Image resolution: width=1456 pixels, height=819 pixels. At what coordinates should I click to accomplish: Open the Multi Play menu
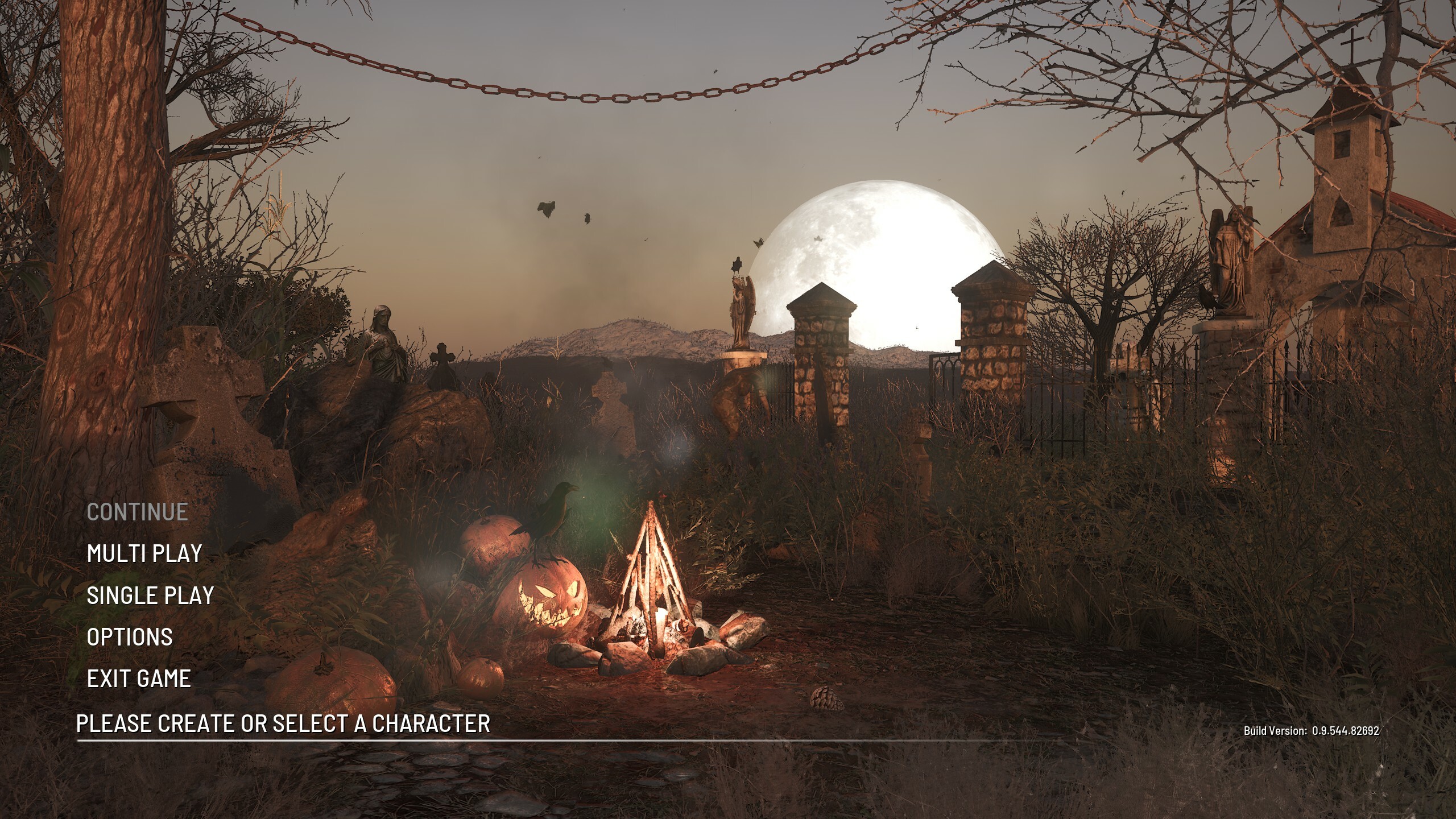pyautogui.click(x=144, y=553)
